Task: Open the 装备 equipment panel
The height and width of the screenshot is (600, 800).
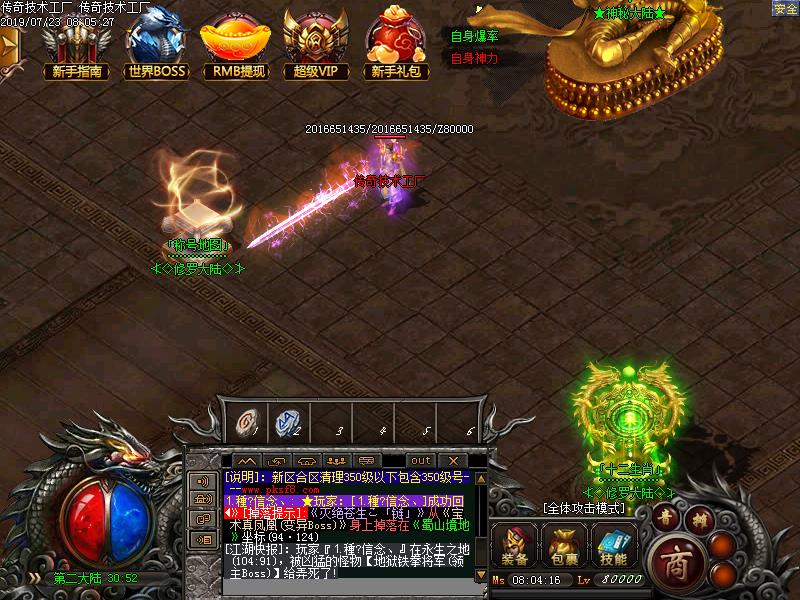Action: coord(515,547)
